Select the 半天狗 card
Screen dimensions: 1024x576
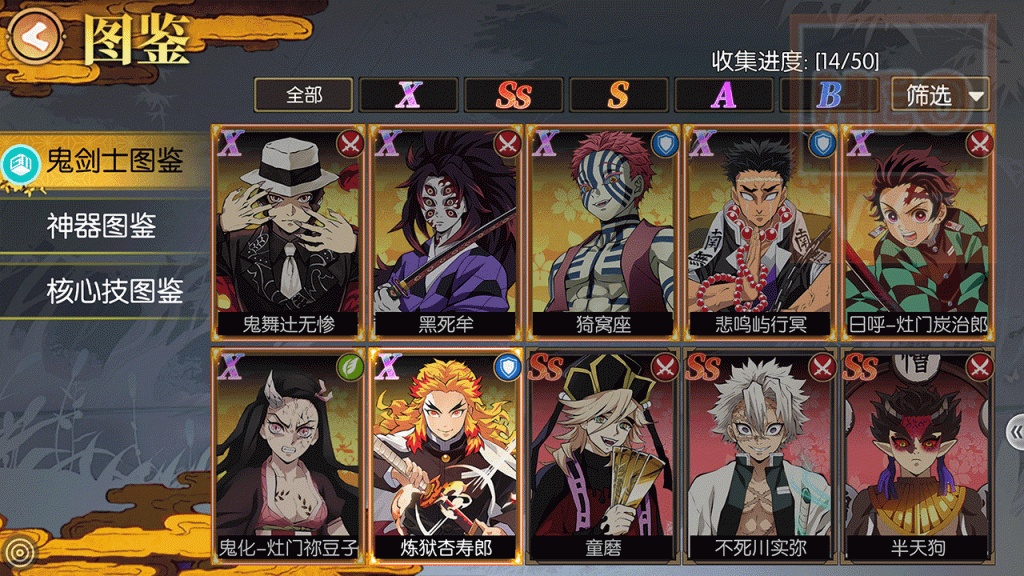click(917, 455)
